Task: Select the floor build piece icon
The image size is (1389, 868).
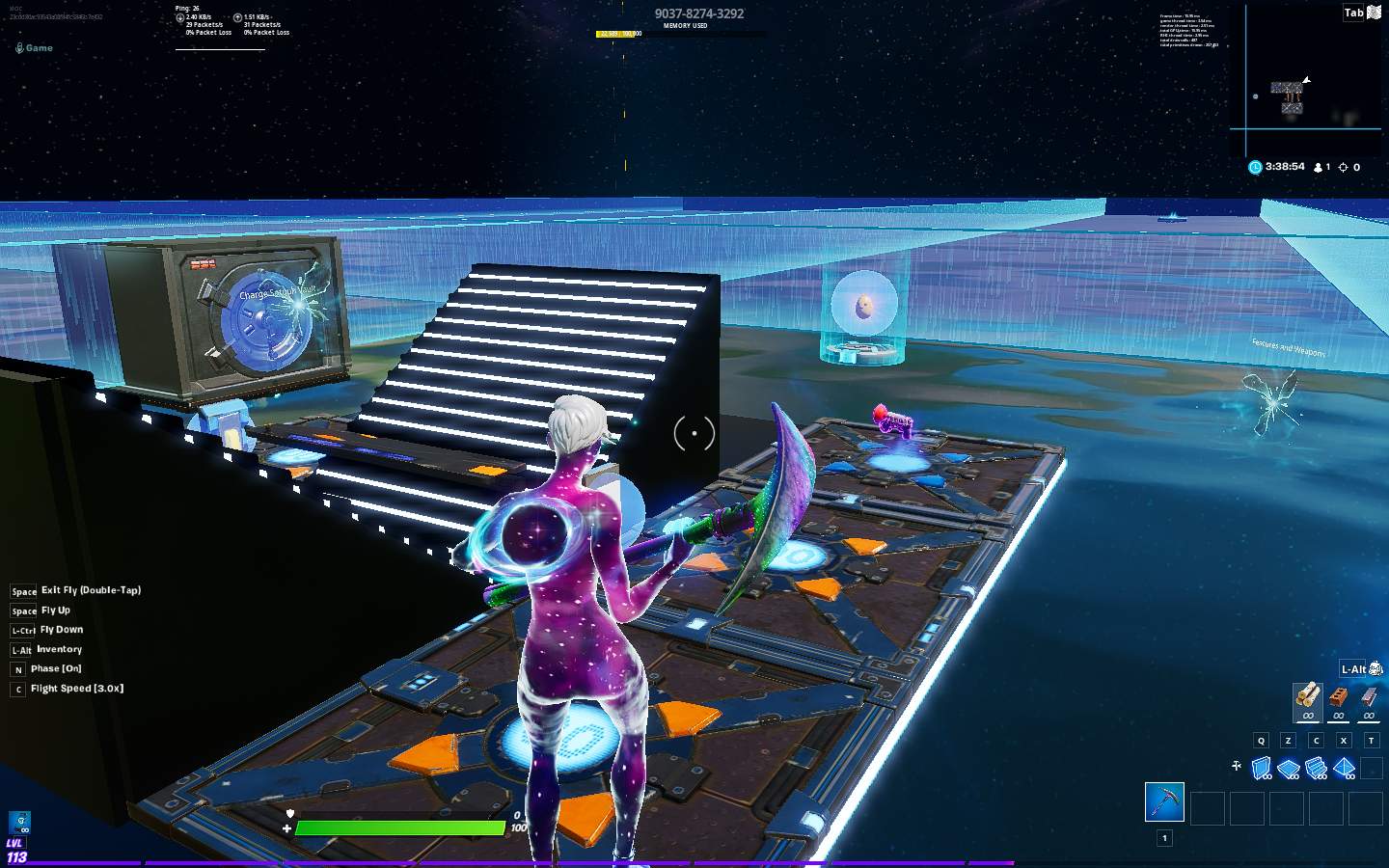Action: [1288, 767]
